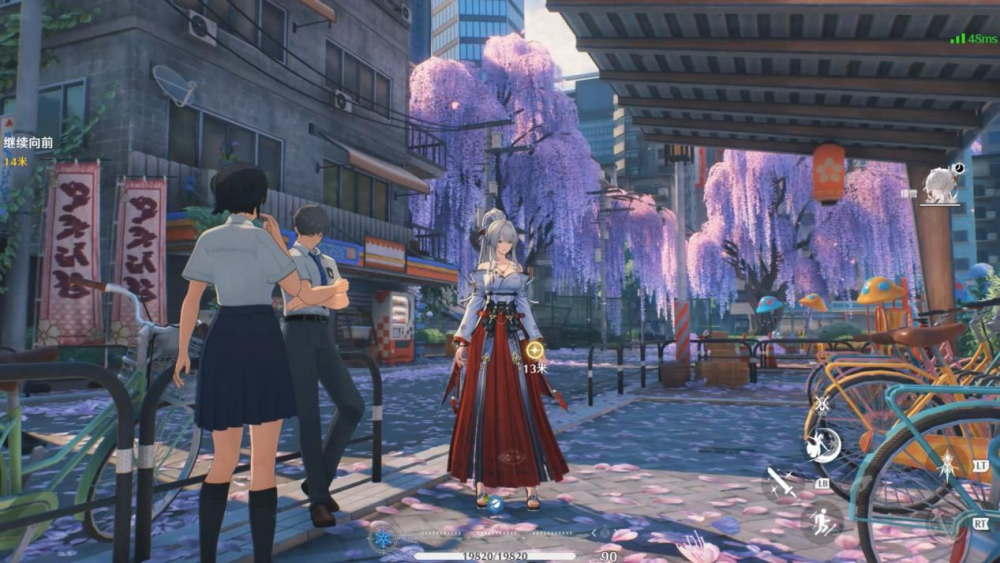This screenshot has width=1000, height=563.
Task: Use the crescent moon dancer skill
Action: pyautogui.click(x=823, y=445)
